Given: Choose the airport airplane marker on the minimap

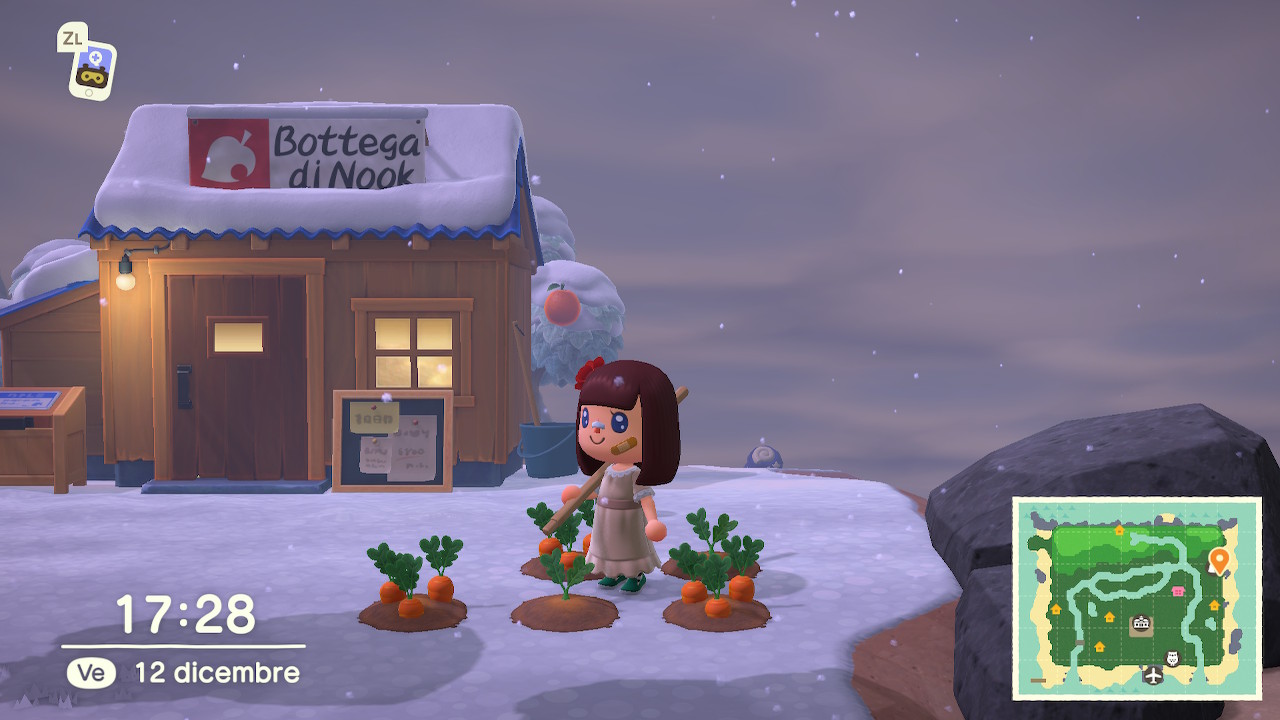Looking at the screenshot, I should [1153, 676].
